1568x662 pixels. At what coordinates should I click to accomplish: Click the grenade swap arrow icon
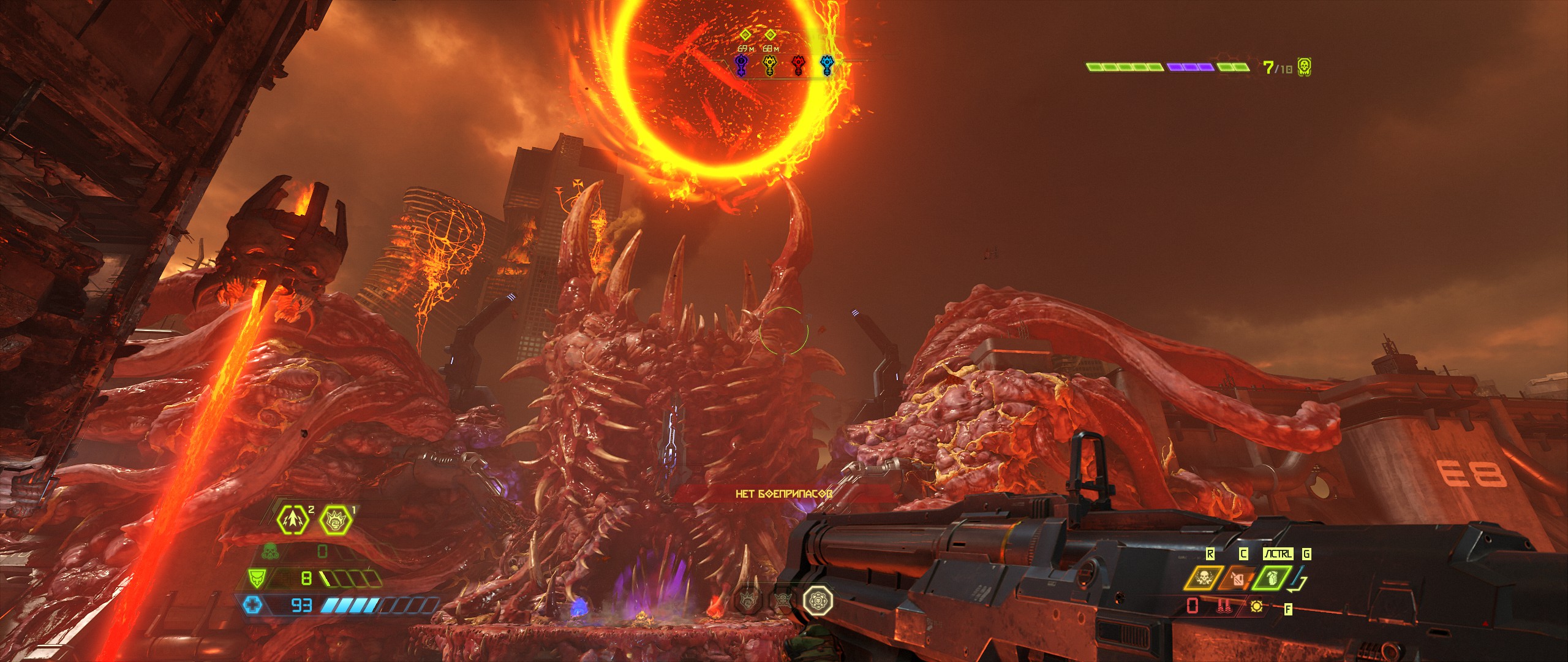(1298, 581)
